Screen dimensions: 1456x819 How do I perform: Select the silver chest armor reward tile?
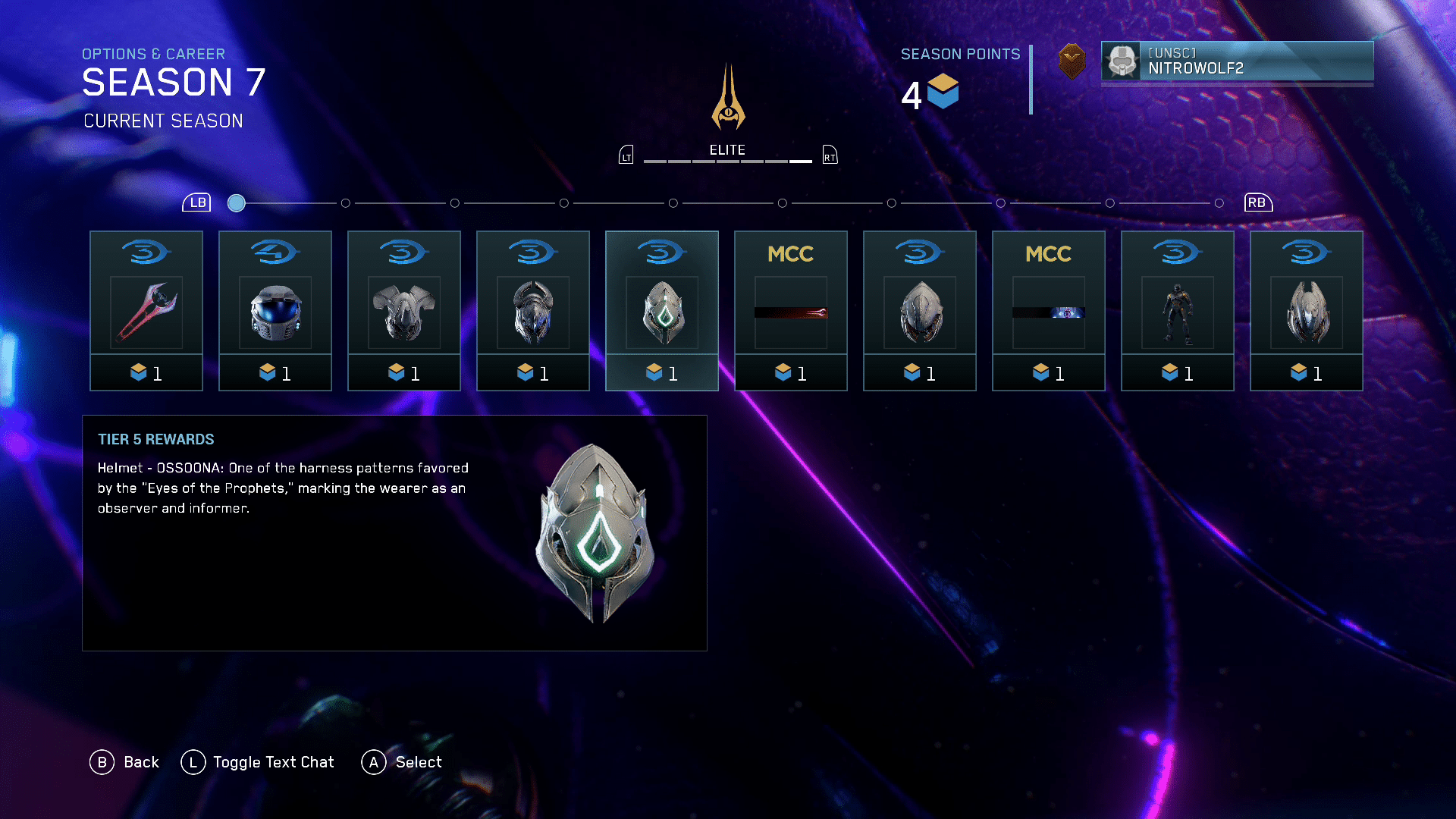point(404,311)
